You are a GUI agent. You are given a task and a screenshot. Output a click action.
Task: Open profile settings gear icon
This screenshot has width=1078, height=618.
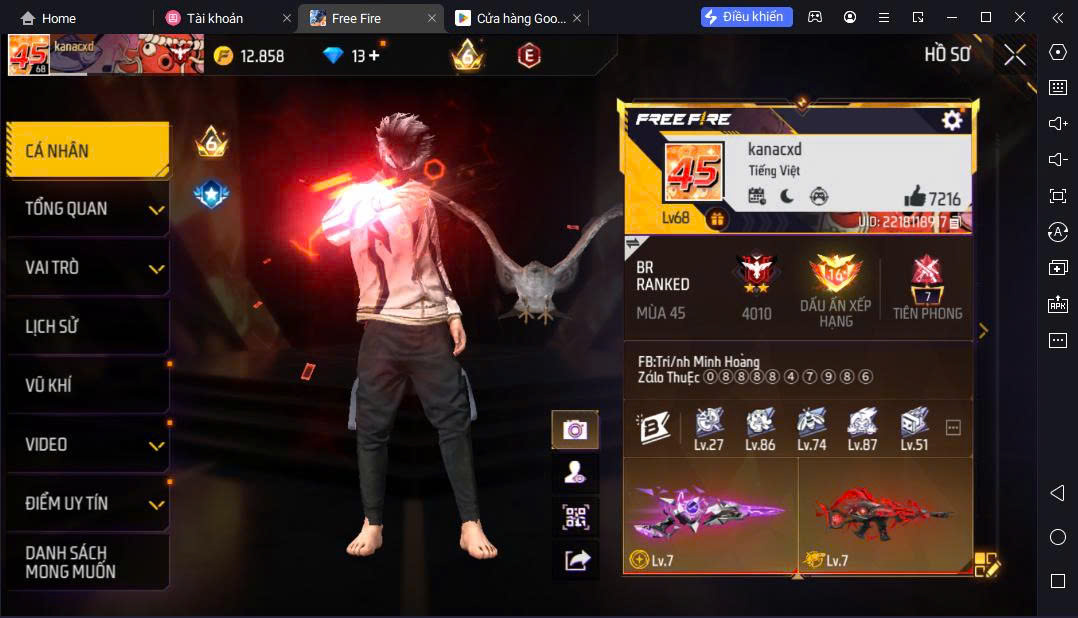[x=952, y=120]
